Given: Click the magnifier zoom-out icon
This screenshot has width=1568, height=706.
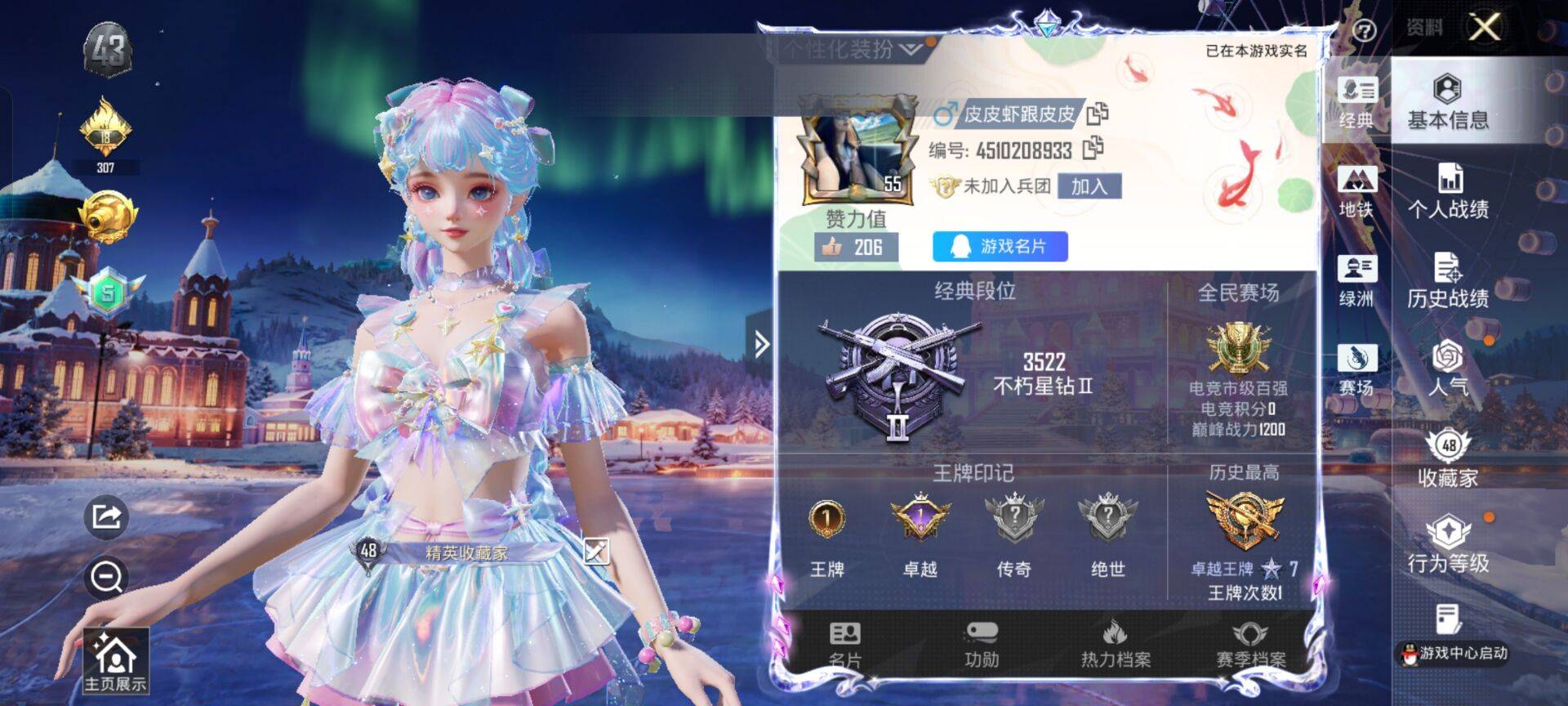Looking at the screenshot, I should [106, 577].
